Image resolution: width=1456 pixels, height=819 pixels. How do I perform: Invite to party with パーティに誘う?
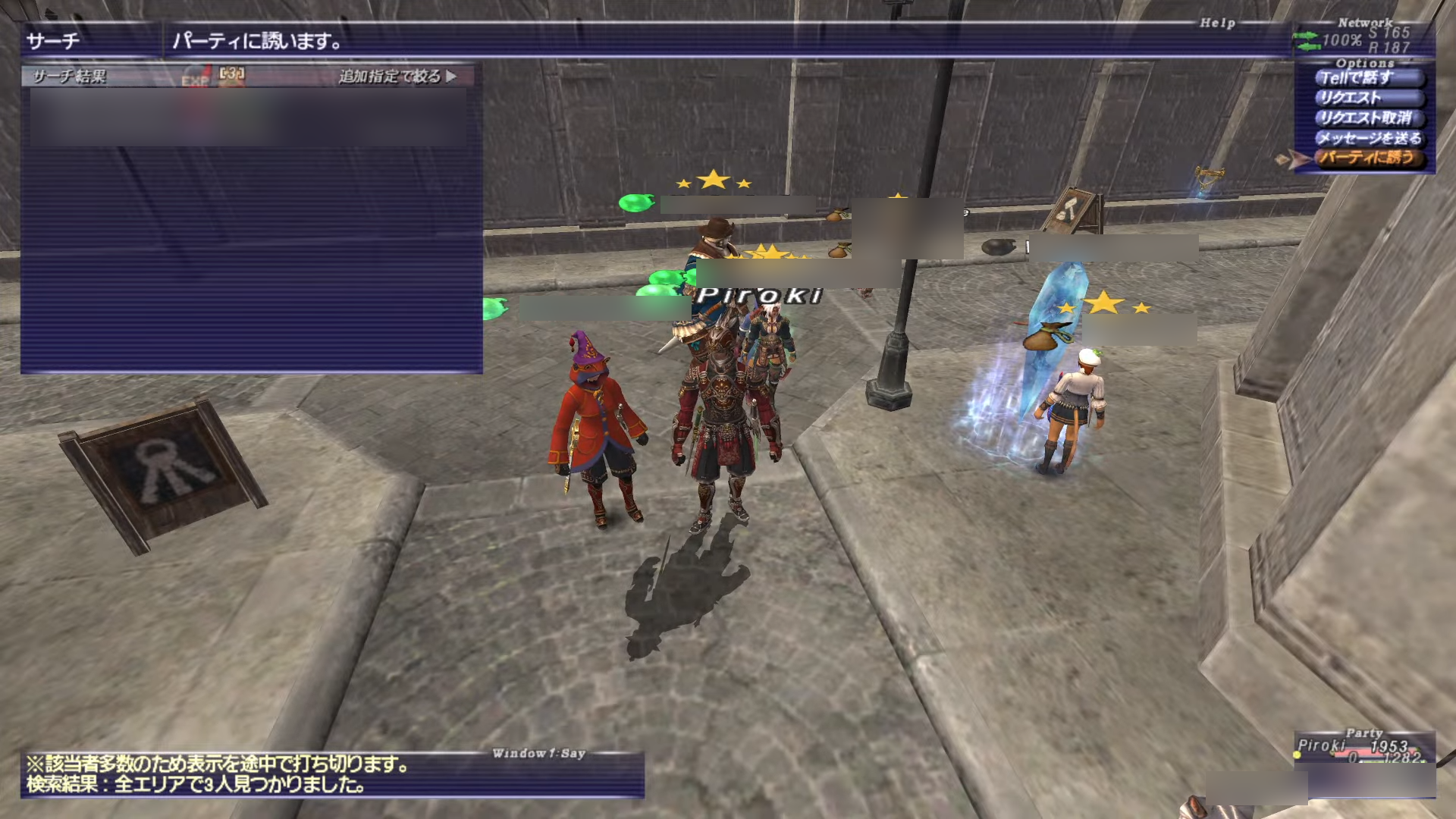1367,158
